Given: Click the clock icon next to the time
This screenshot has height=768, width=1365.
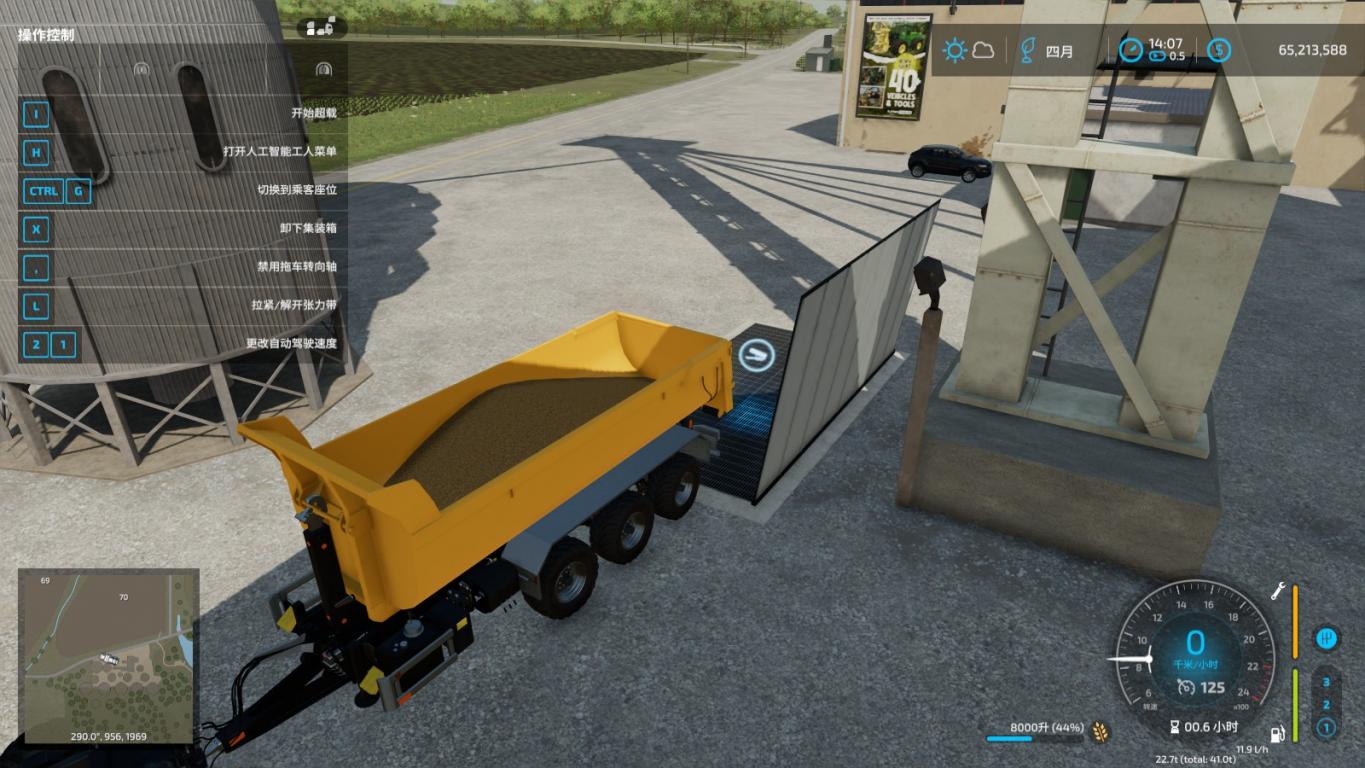Looking at the screenshot, I should coord(1130,49).
